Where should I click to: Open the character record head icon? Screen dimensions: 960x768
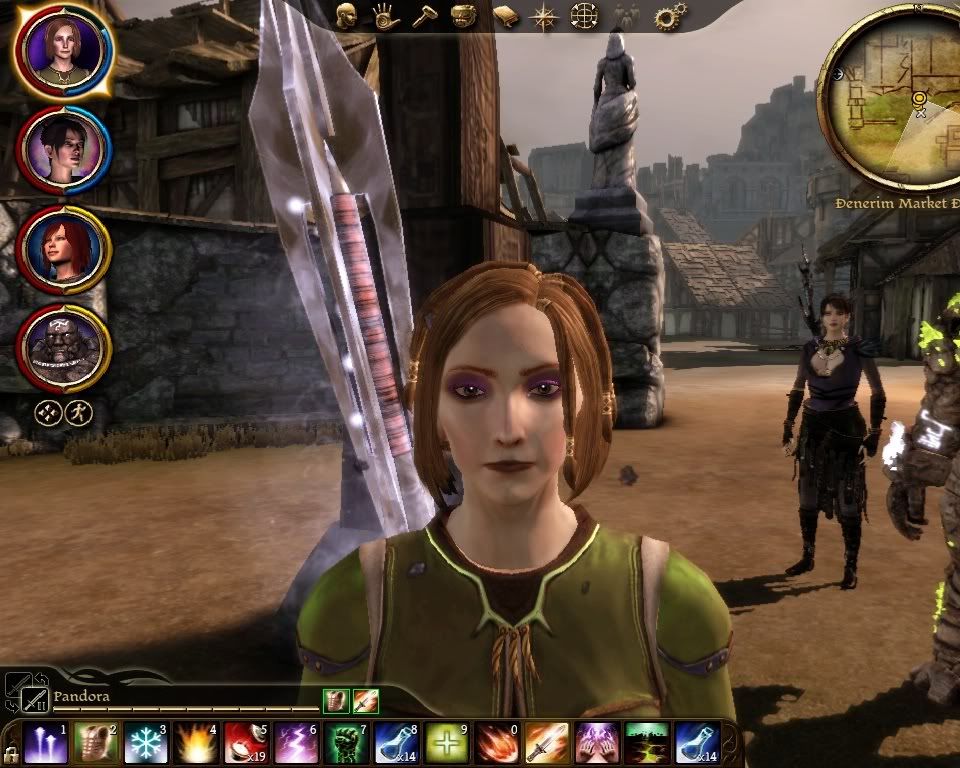pyautogui.click(x=347, y=16)
